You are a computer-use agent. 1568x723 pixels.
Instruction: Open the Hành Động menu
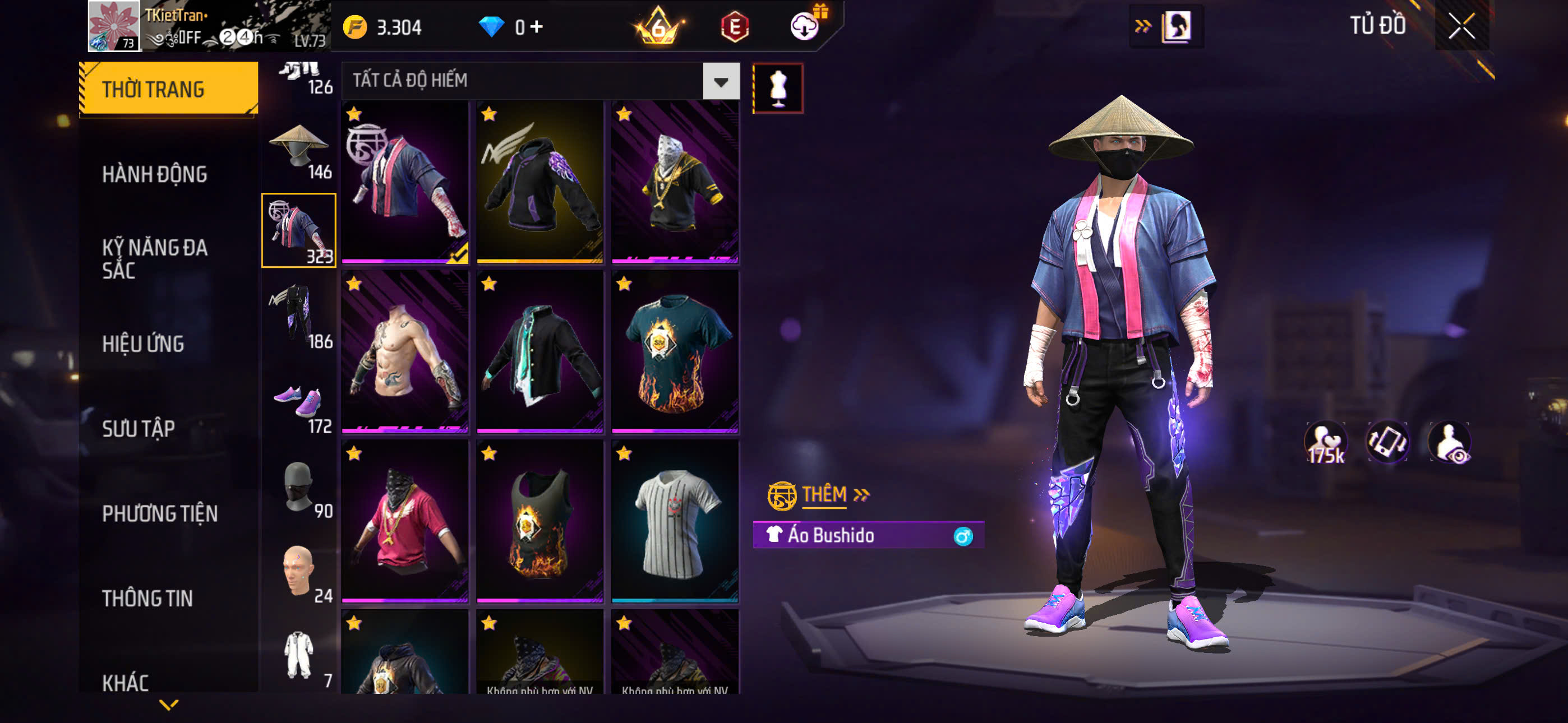coord(155,175)
